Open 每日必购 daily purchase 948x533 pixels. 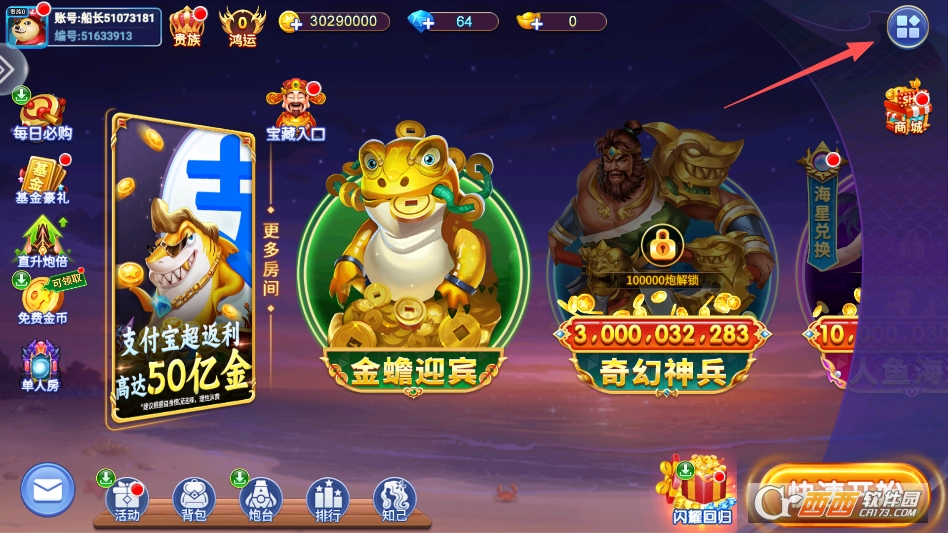point(42,116)
